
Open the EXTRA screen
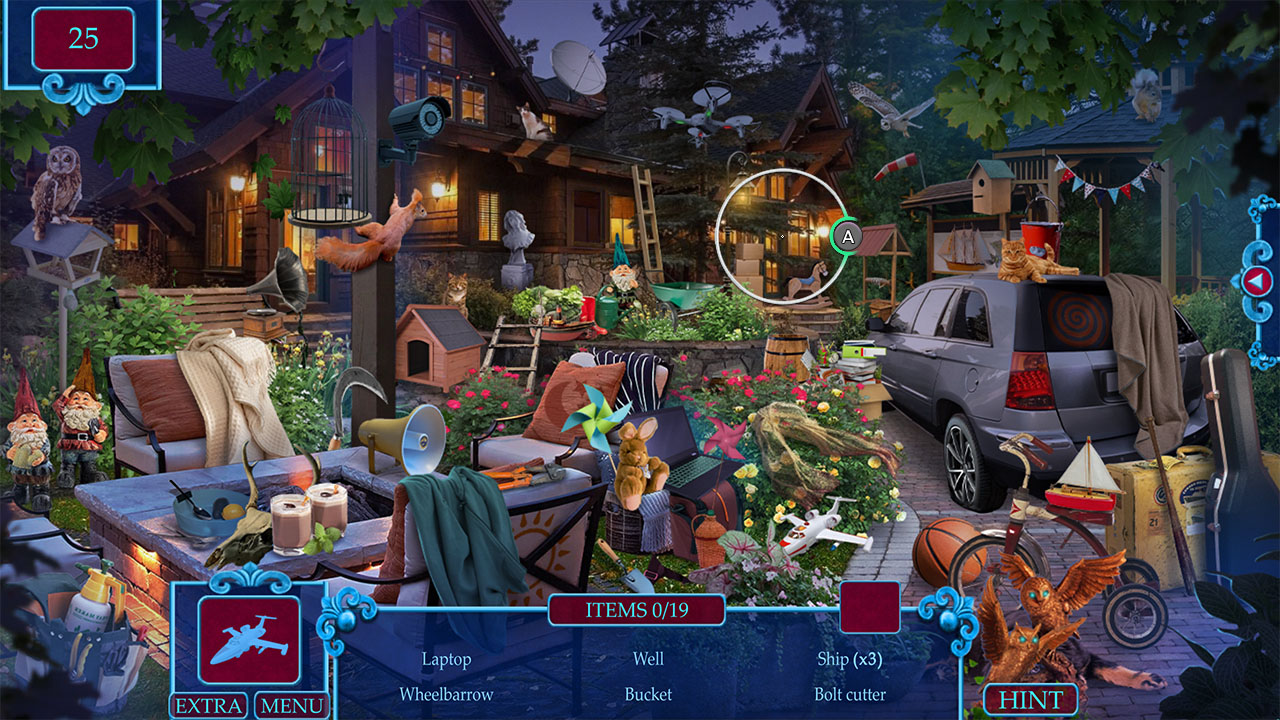click(210, 706)
